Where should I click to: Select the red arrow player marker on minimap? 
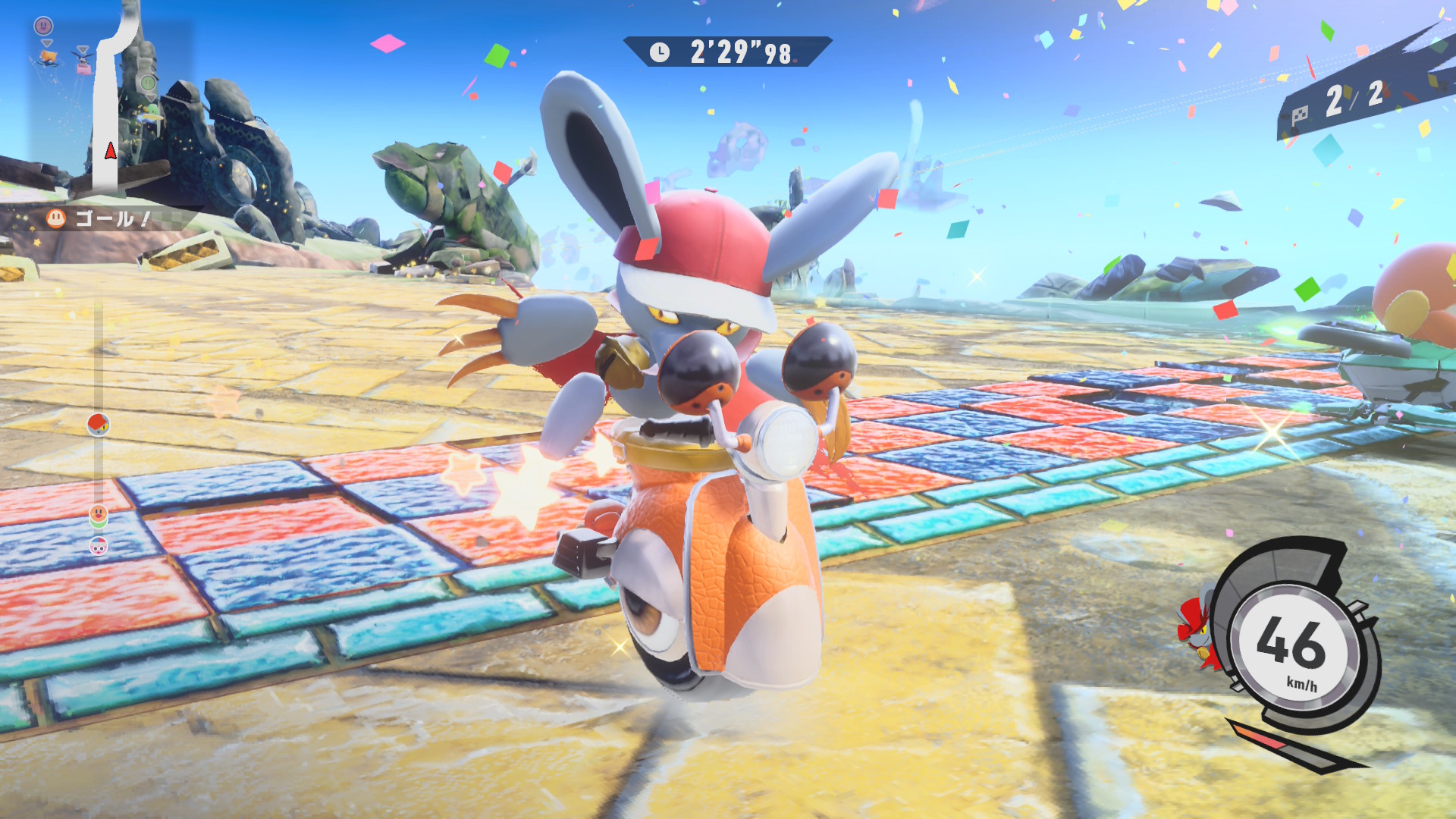111,151
